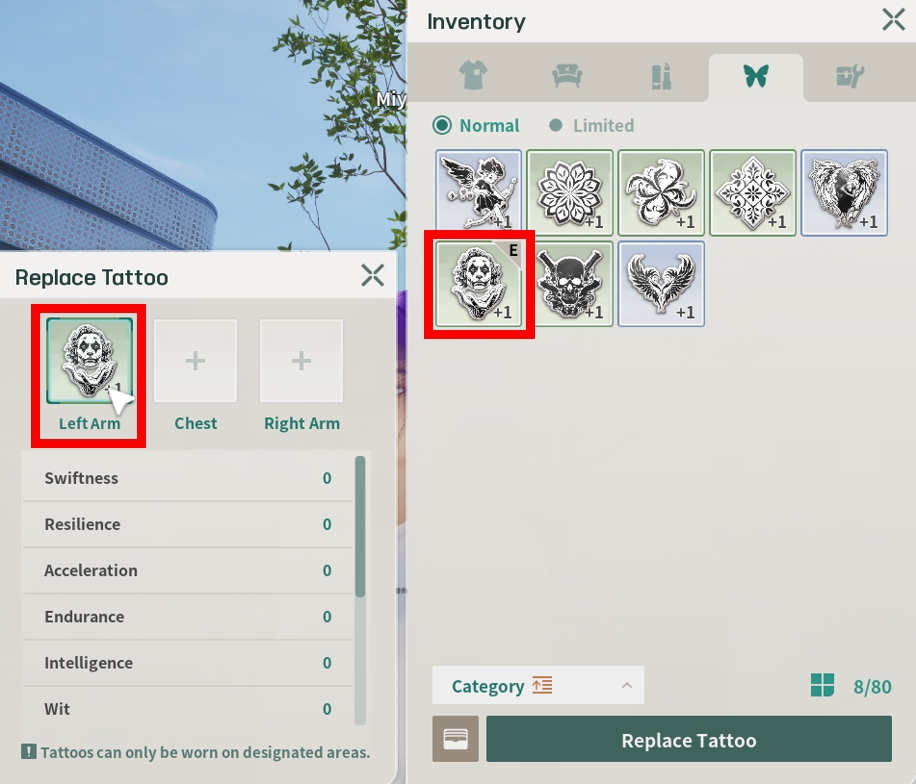This screenshot has width=916, height=784.
Task: Click the grid view layout icon
Action: click(822, 686)
